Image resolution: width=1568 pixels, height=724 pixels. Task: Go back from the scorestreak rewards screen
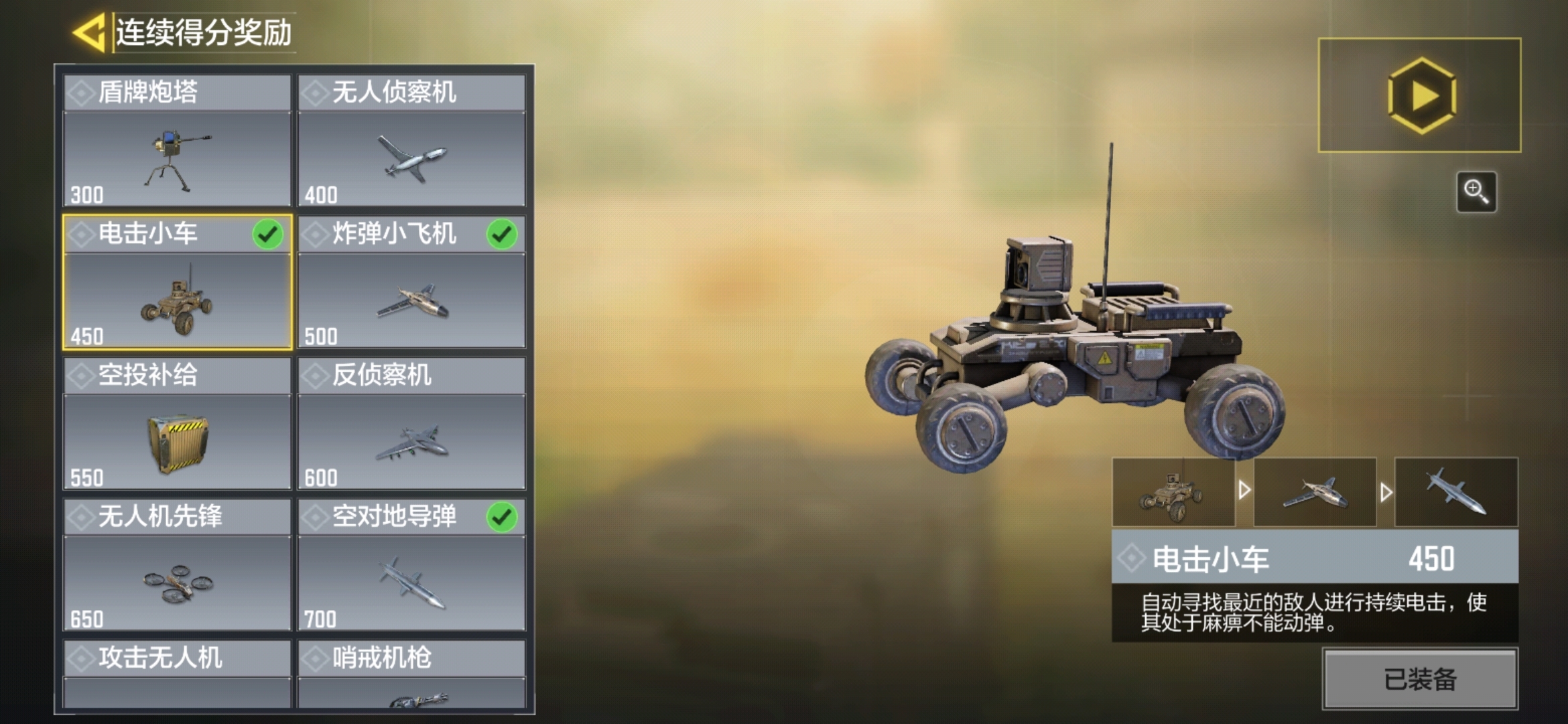tap(90, 32)
